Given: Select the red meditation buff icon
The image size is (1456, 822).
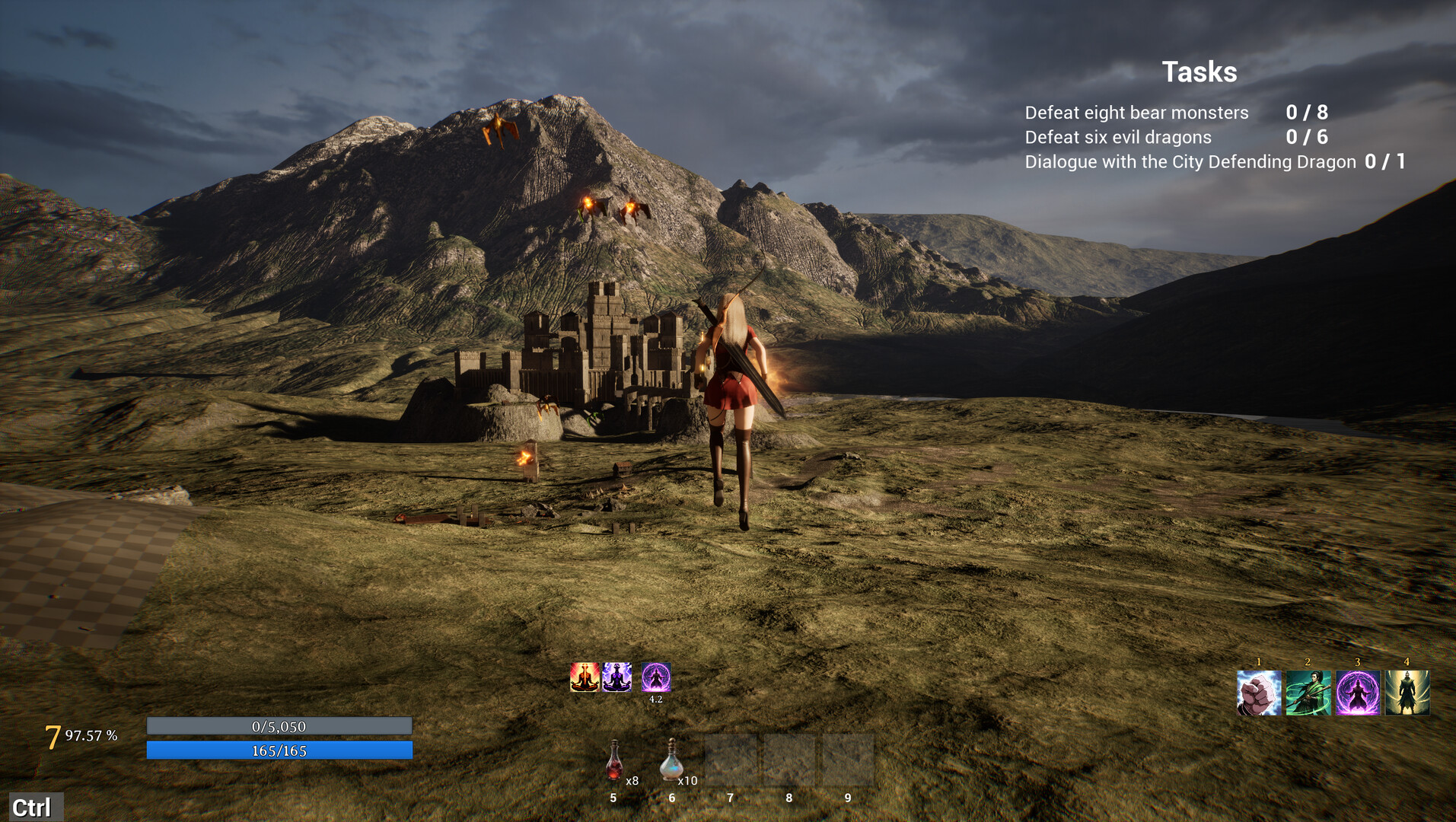Looking at the screenshot, I should click(585, 677).
